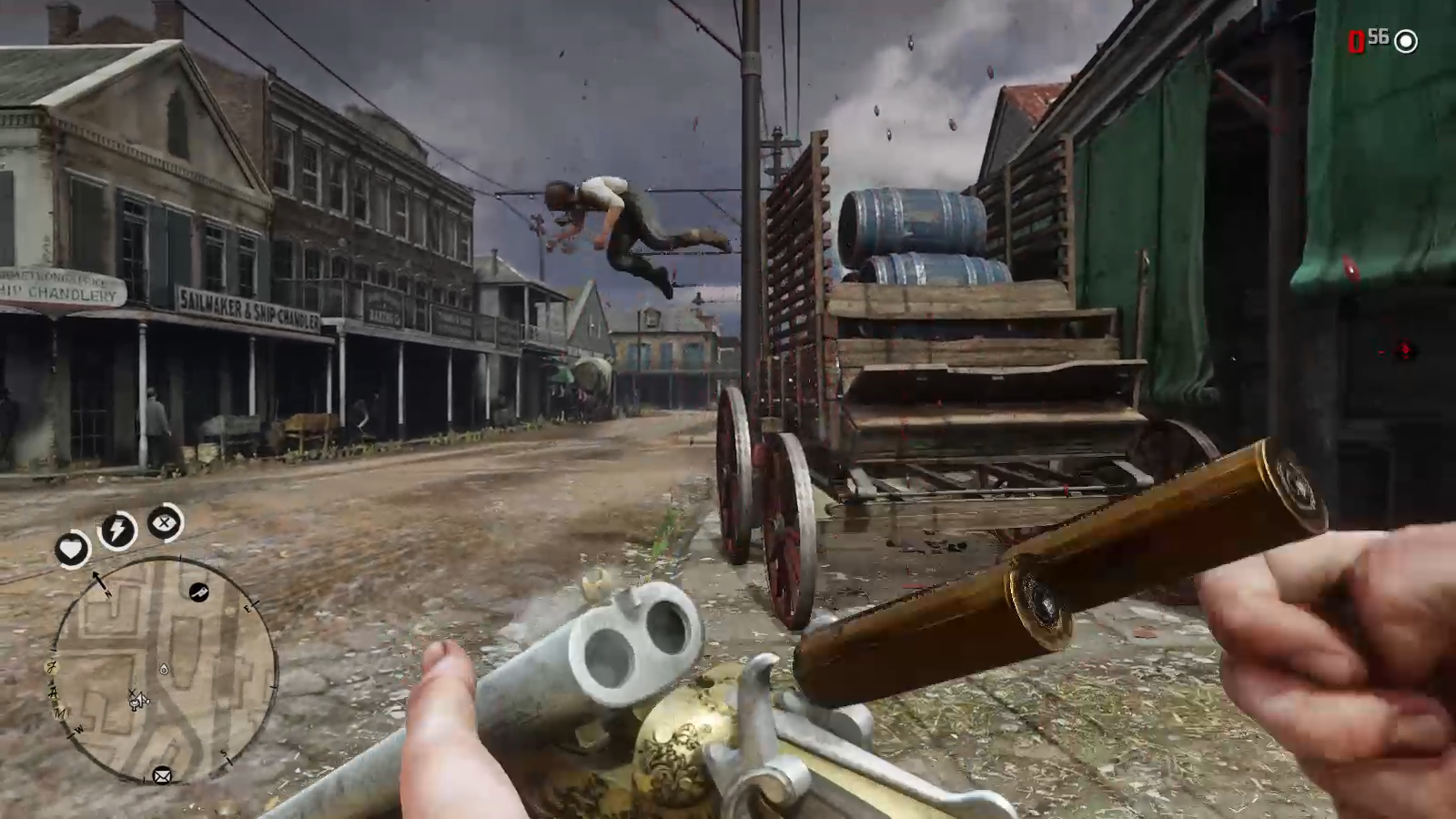The image size is (1456, 819).
Task: Click the Dead Eye core icon
Action: click(165, 522)
